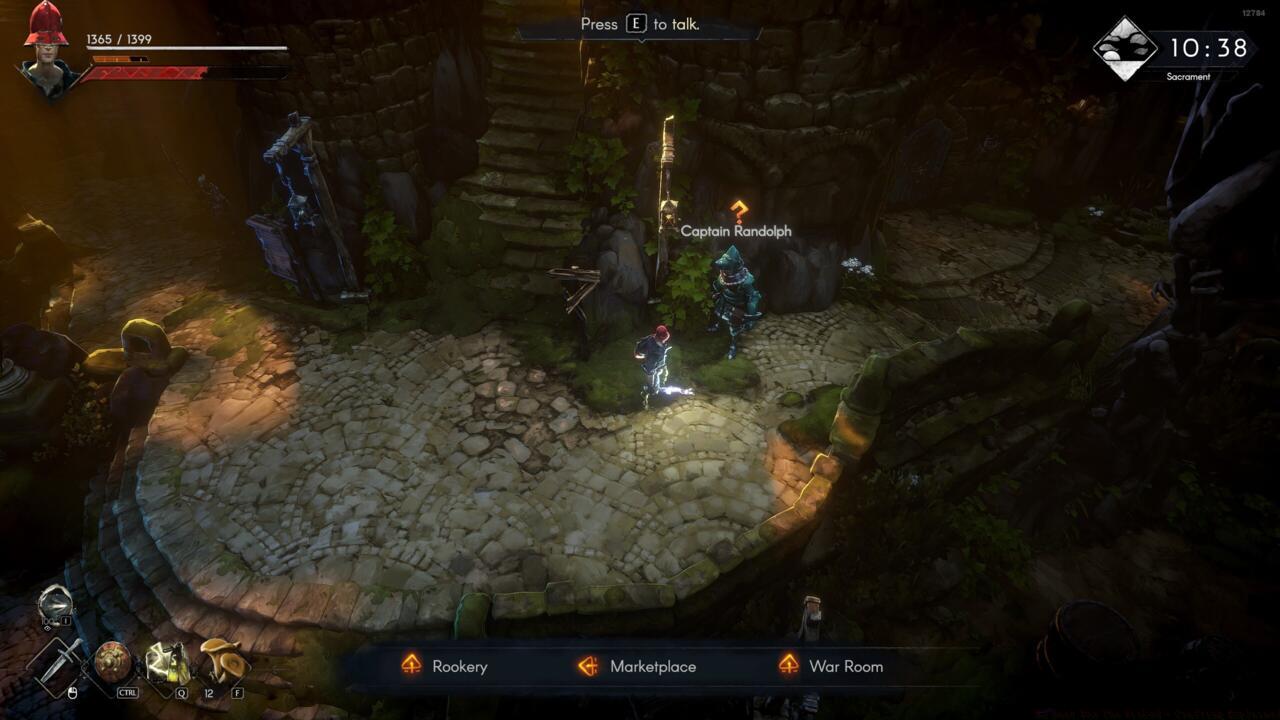
Task: Click the day-night emblem beside the clock
Action: click(x=1123, y=48)
